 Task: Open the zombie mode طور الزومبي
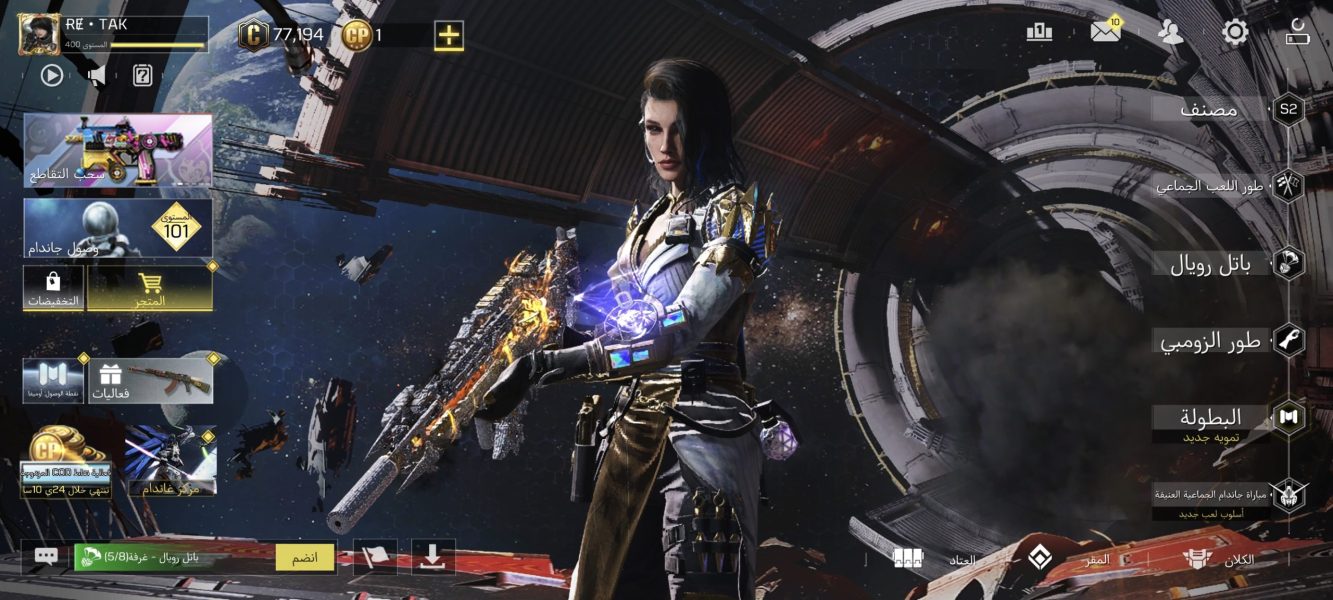coord(1212,341)
